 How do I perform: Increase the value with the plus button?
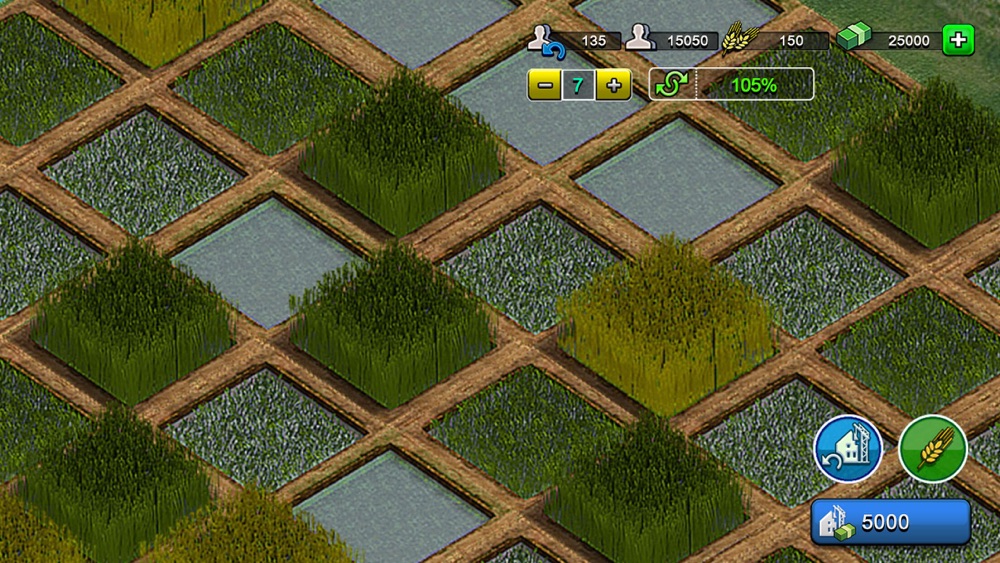point(613,85)
